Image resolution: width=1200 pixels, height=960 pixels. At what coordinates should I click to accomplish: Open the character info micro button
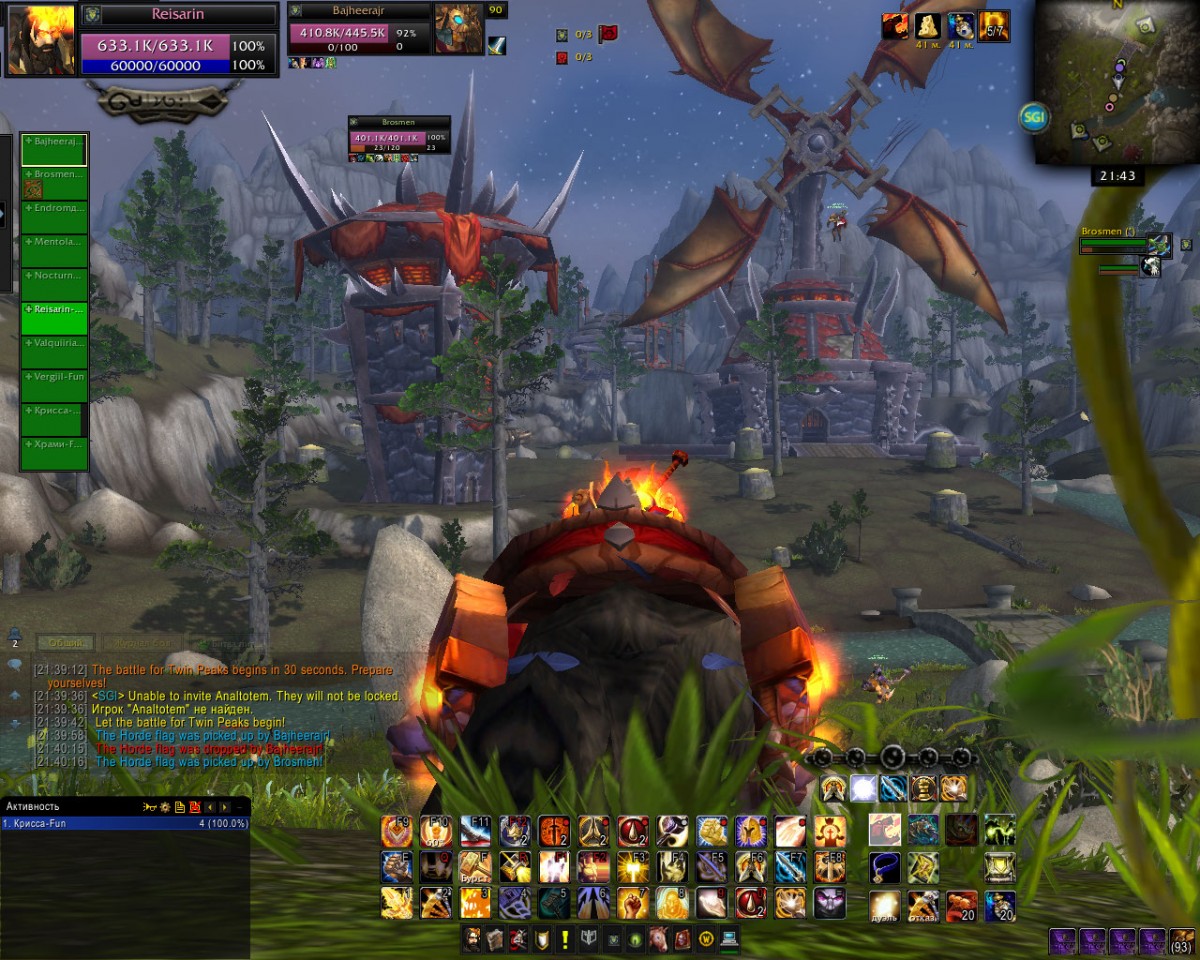tap(471, 940)
